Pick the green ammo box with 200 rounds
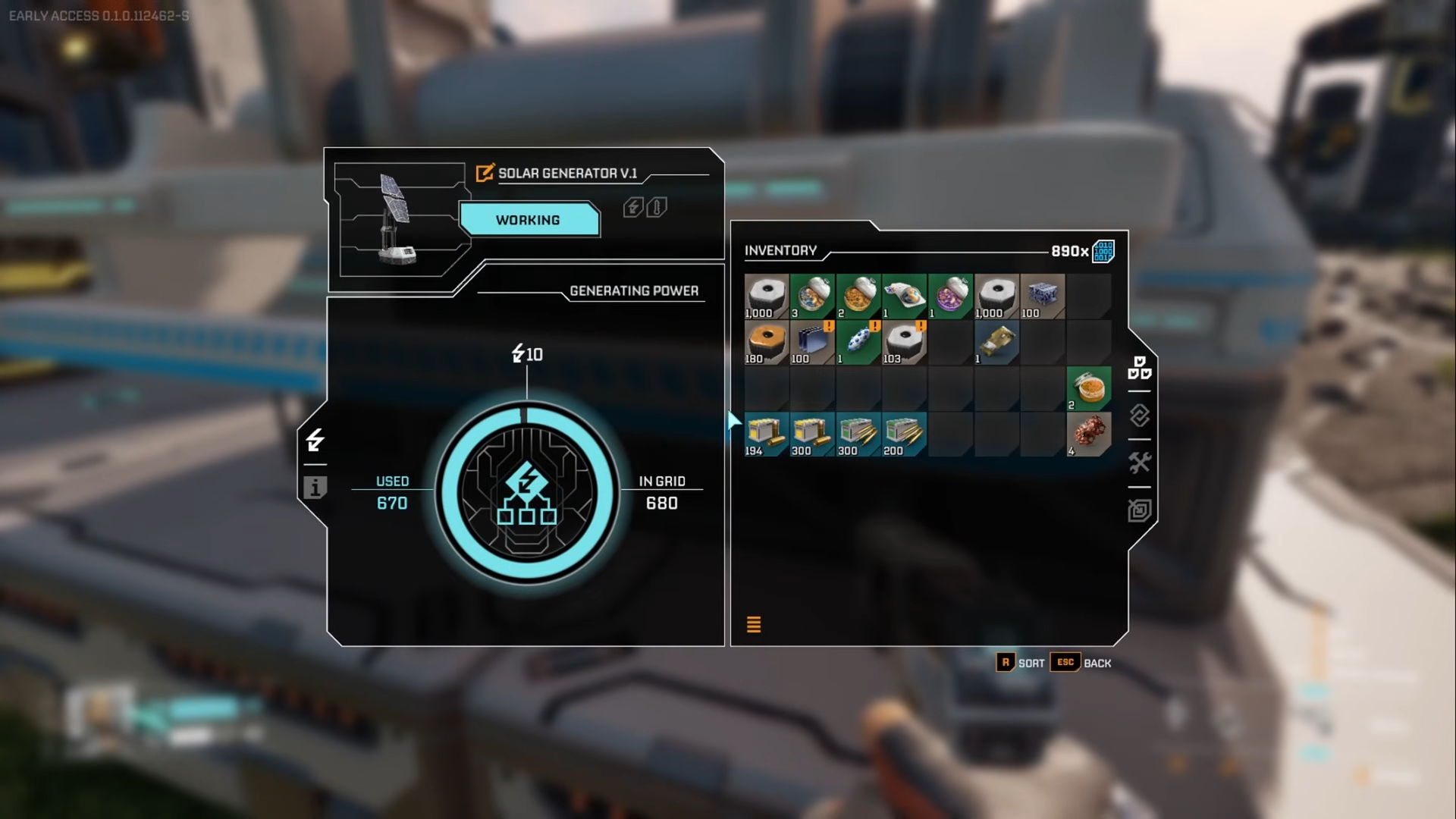The image size is (1456, 819). click(x=904, y=434)
